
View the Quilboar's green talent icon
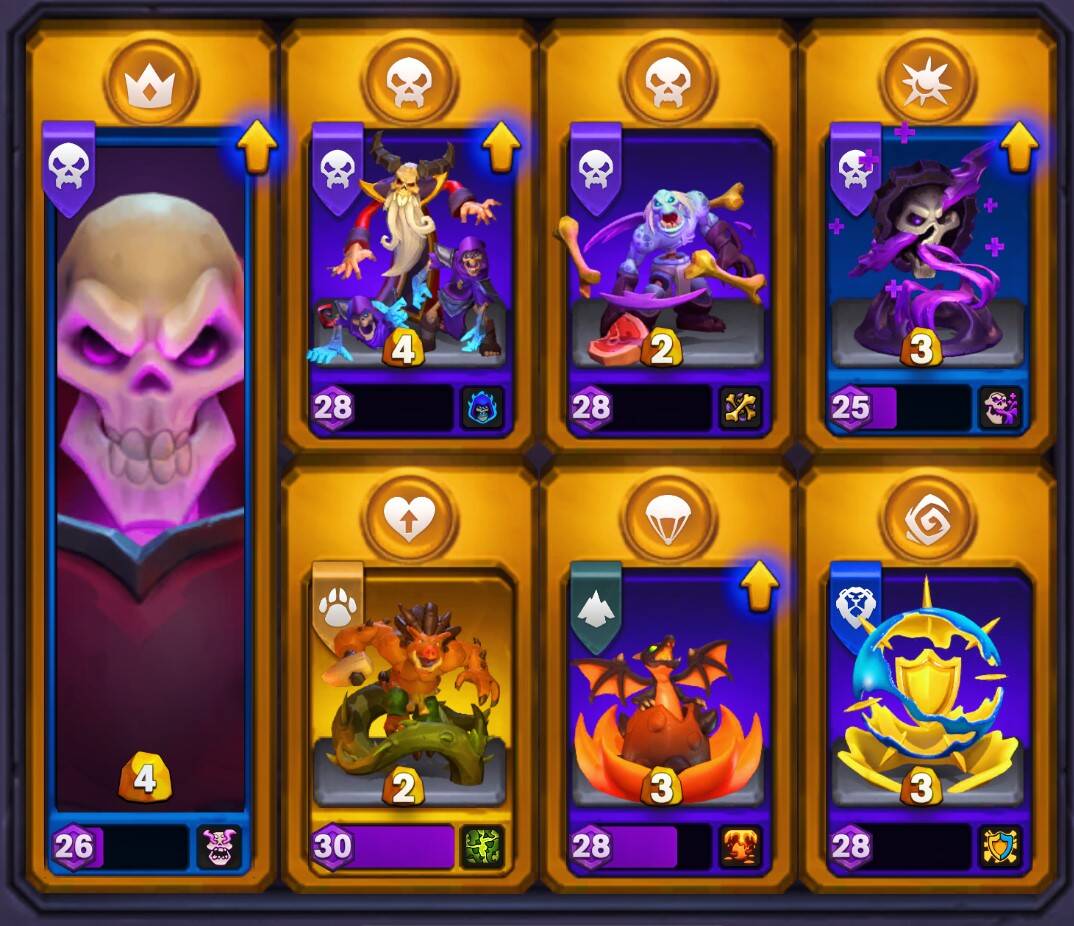coord(481,847)
